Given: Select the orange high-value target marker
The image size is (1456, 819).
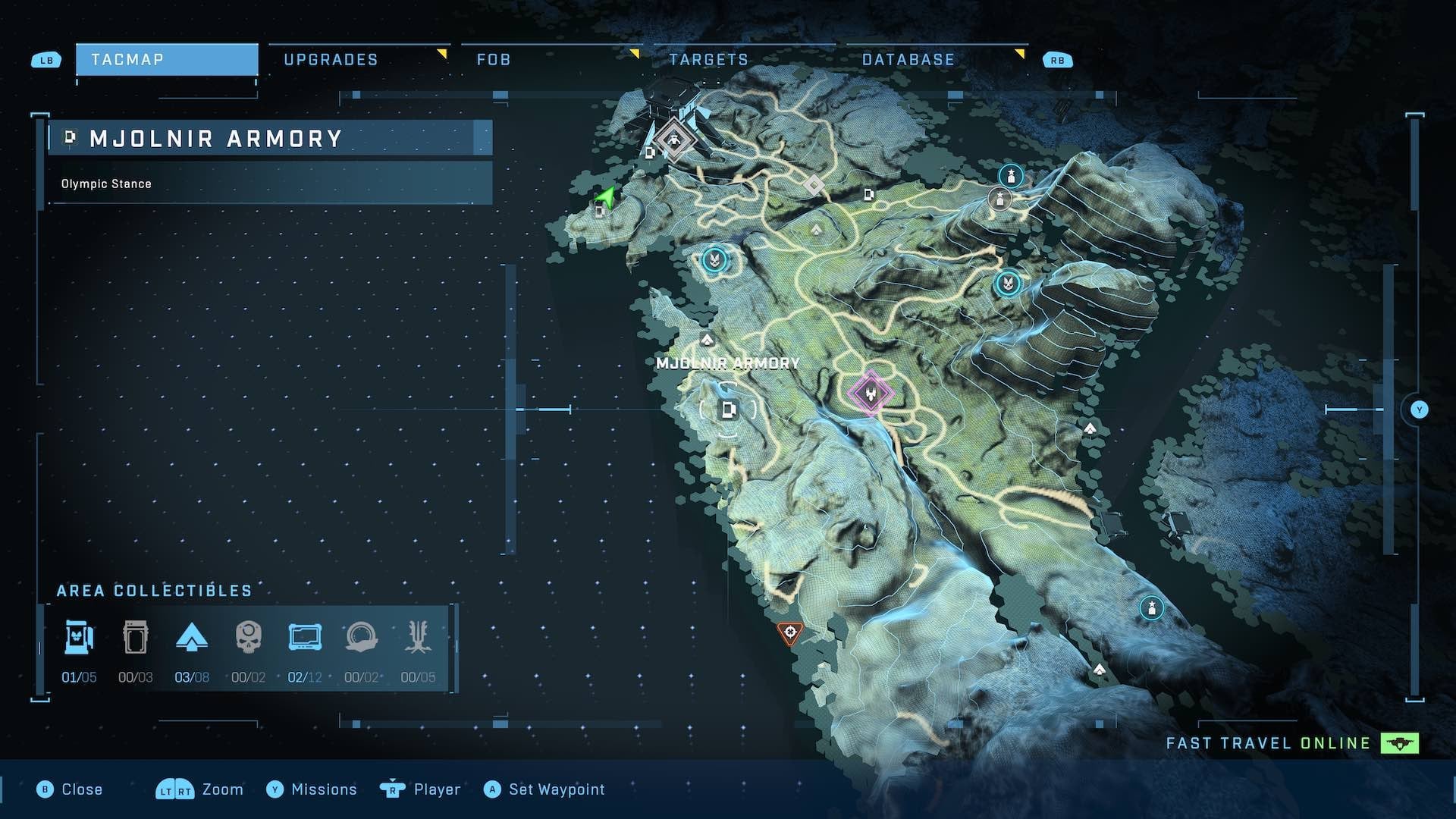Looking at the screenshot, I should tap(789, 632).
